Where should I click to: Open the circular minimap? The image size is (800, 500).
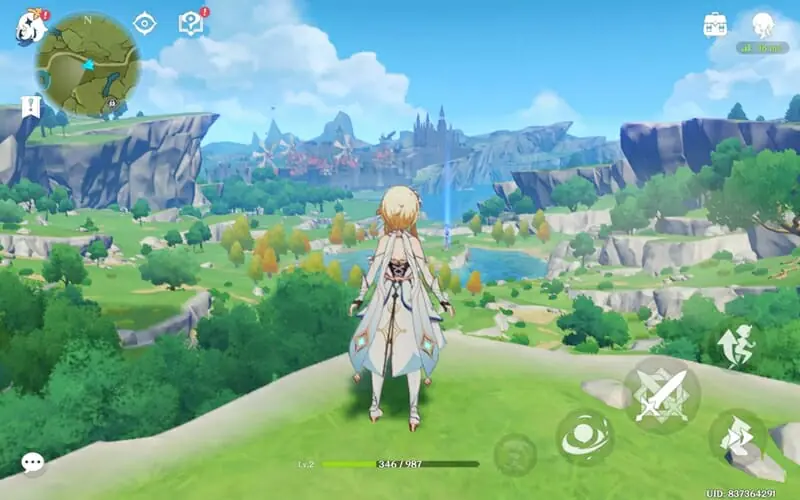88,64
